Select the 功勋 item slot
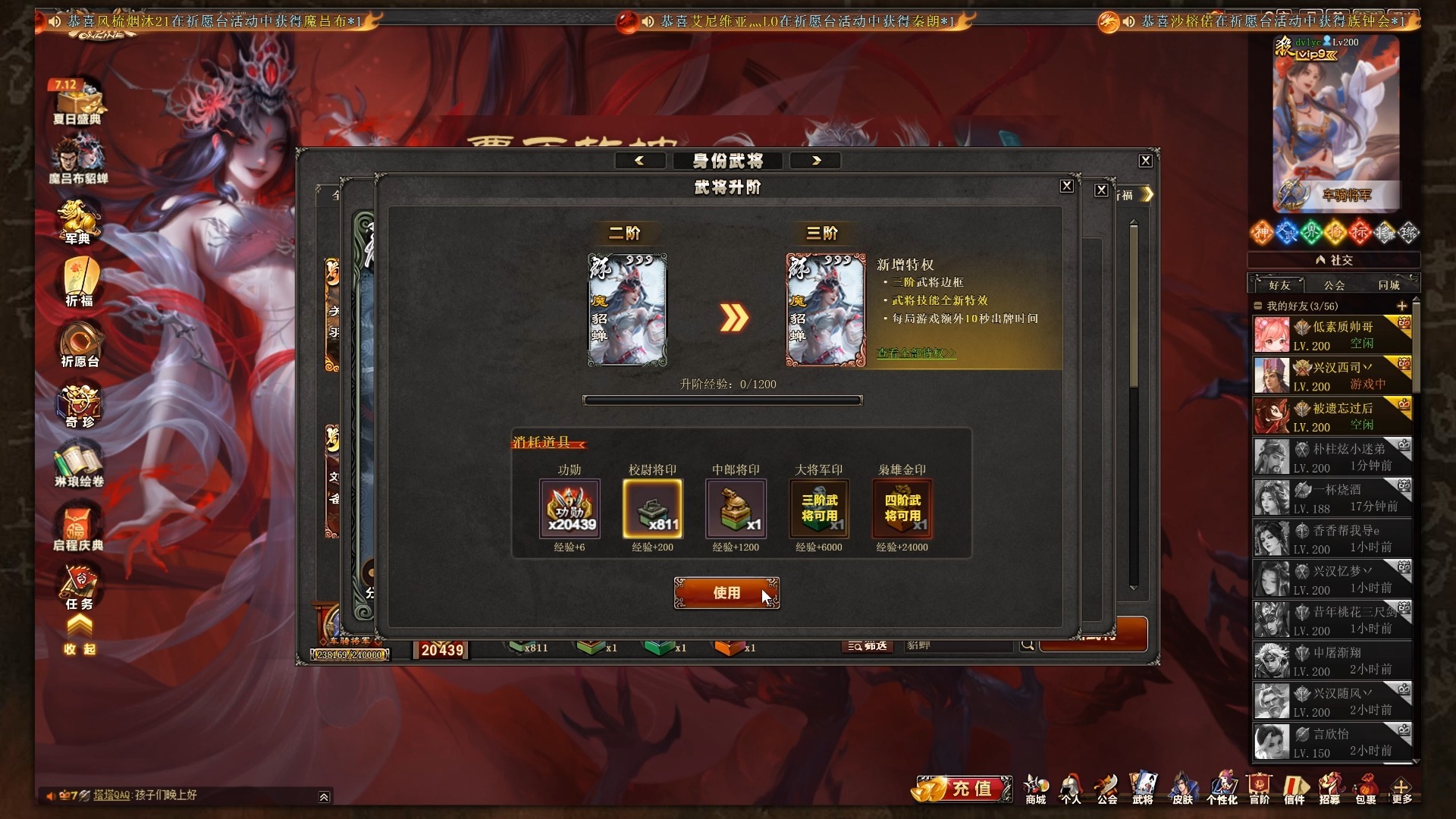 570,508
